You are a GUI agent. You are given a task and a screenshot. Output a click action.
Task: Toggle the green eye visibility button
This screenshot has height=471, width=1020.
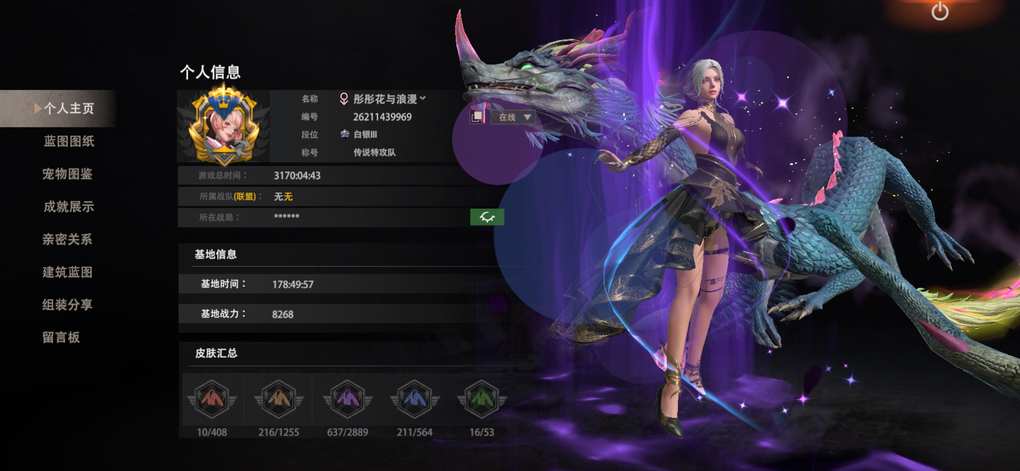(x=487, y=216)
